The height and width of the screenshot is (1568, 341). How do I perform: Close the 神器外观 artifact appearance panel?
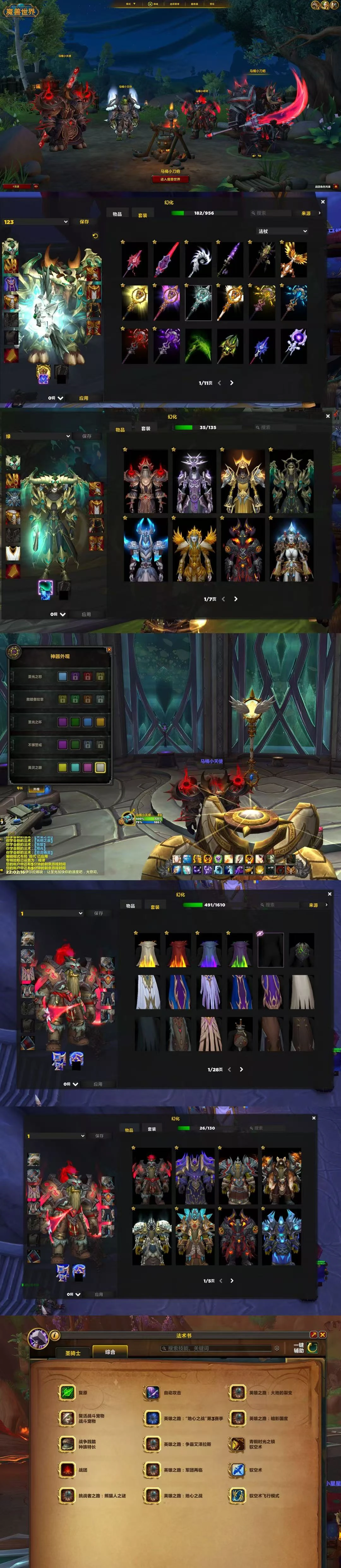pos(109,649)
